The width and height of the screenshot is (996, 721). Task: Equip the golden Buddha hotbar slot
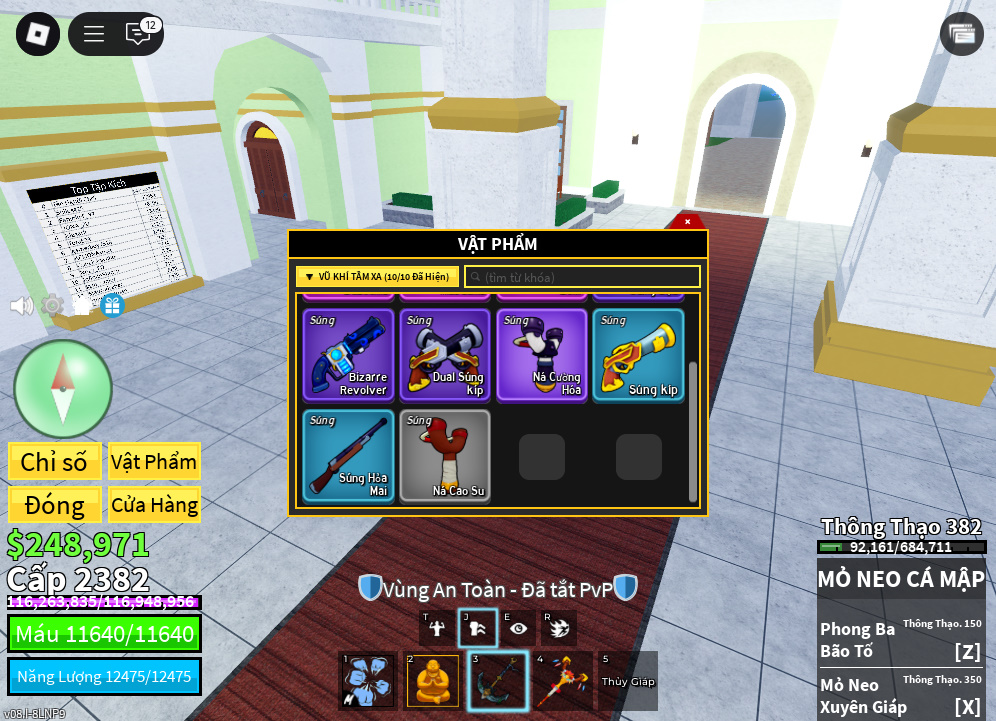coord(433,681)
